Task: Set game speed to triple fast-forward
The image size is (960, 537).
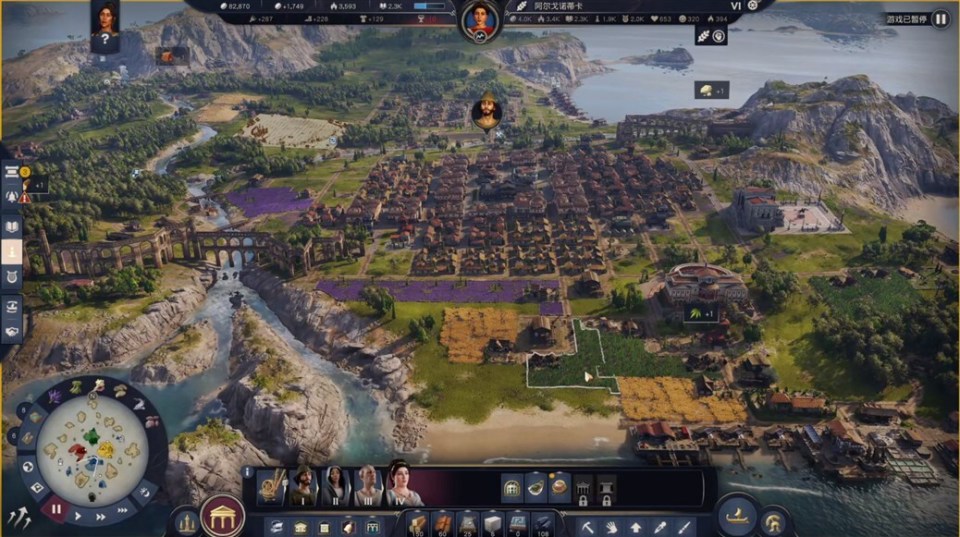Action: click(x=124, y=509)
